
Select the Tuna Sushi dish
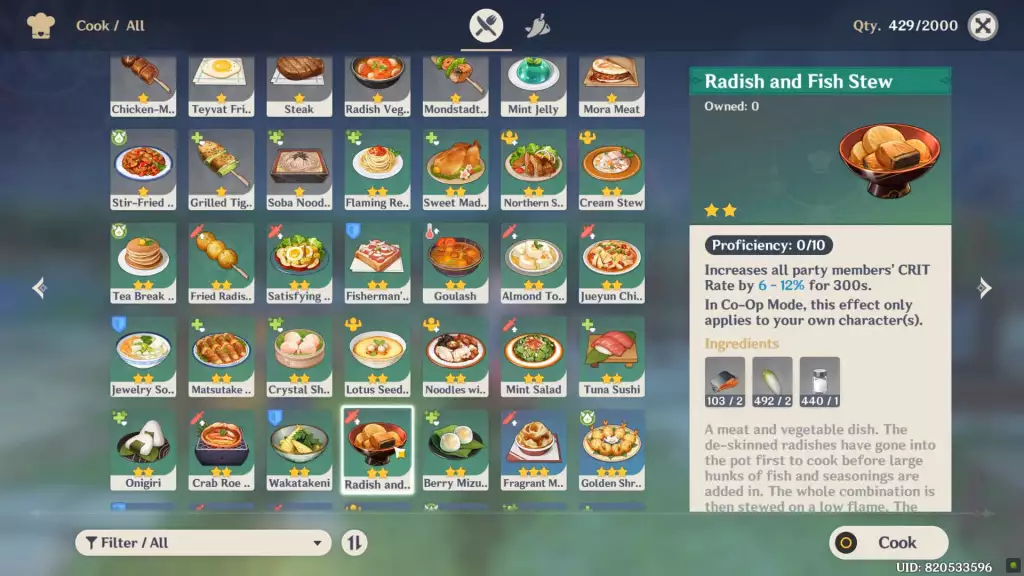(x=611, y=357)
